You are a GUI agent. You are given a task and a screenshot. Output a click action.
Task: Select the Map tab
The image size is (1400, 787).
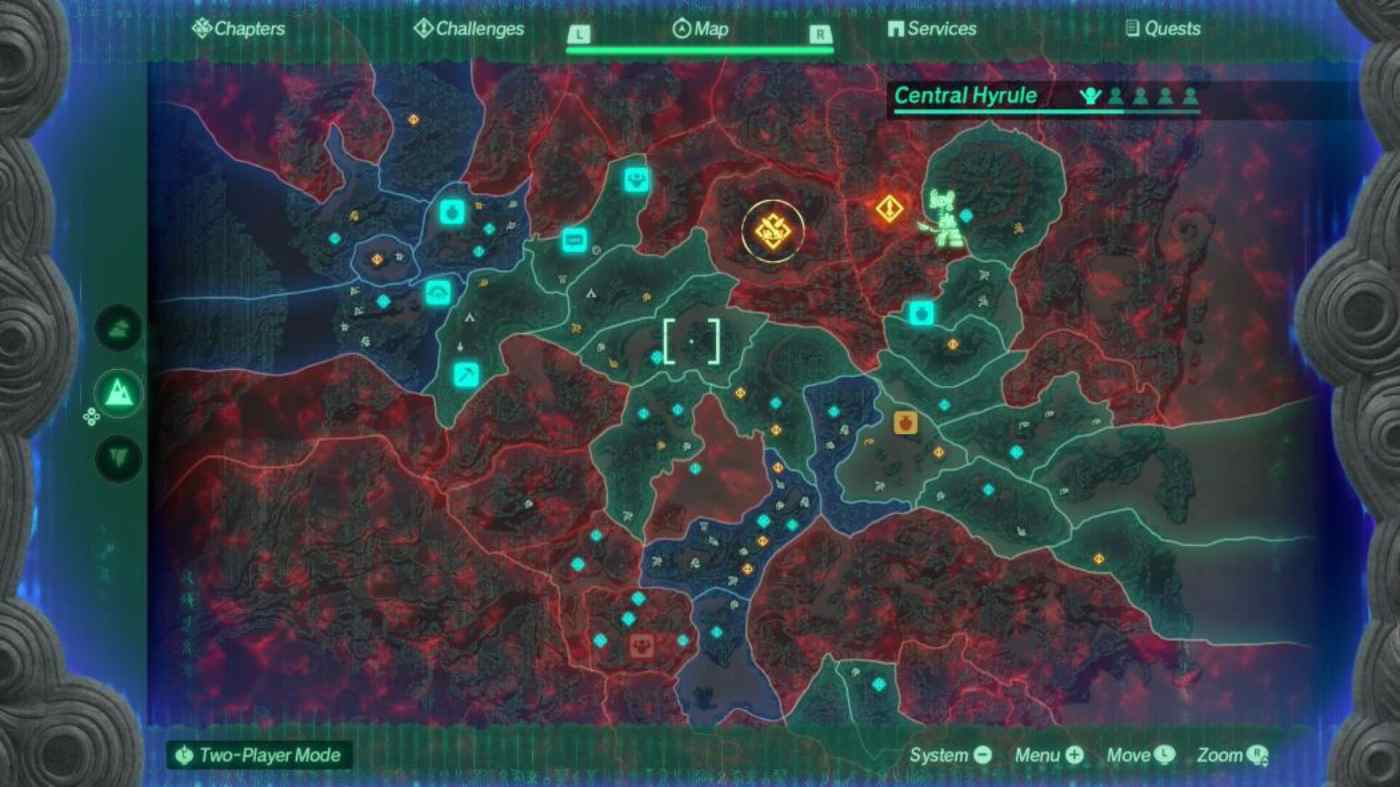pyautogui.click(x=701, y=29)
